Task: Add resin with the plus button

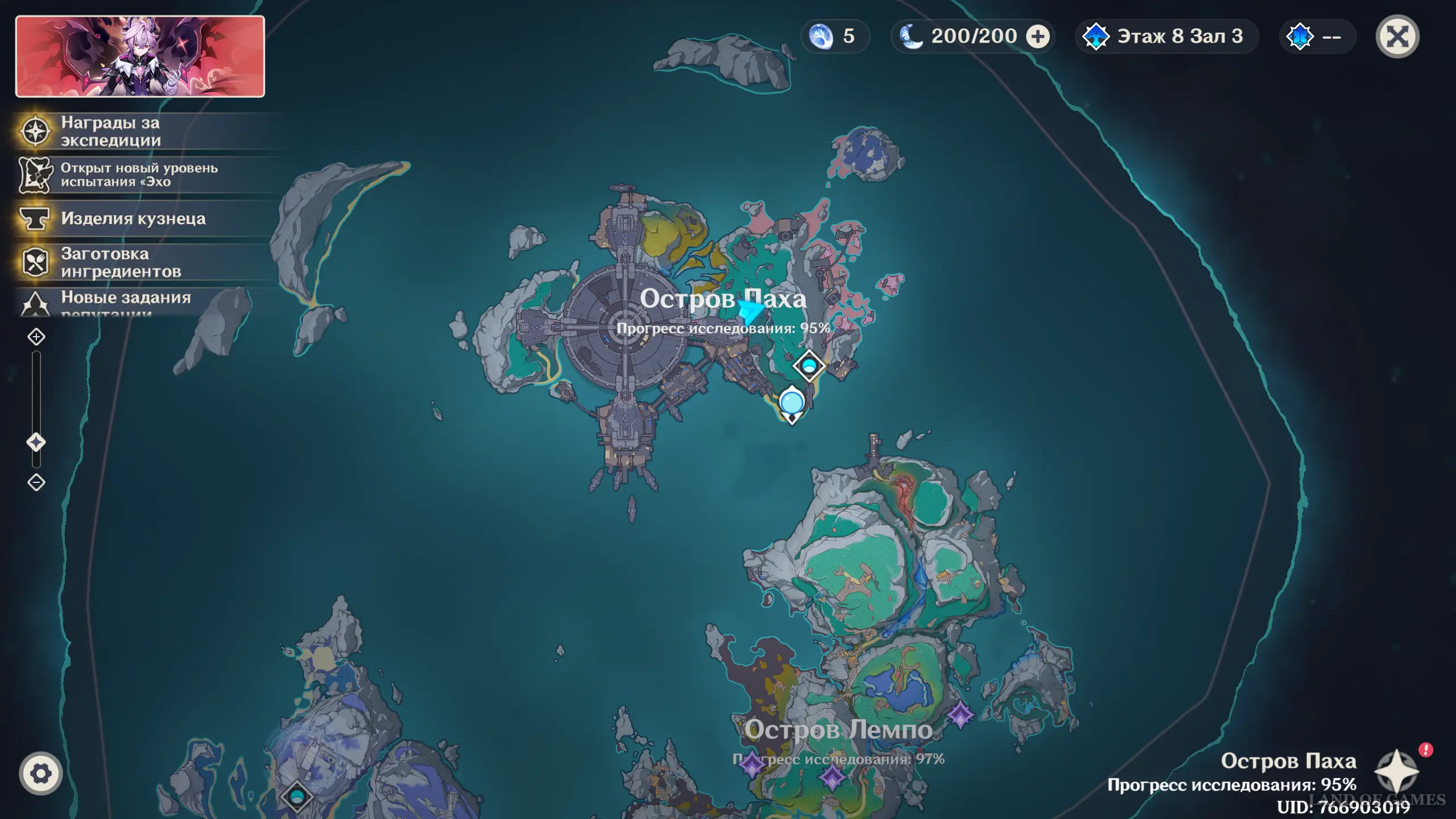Action: (x=1037, y=37)
